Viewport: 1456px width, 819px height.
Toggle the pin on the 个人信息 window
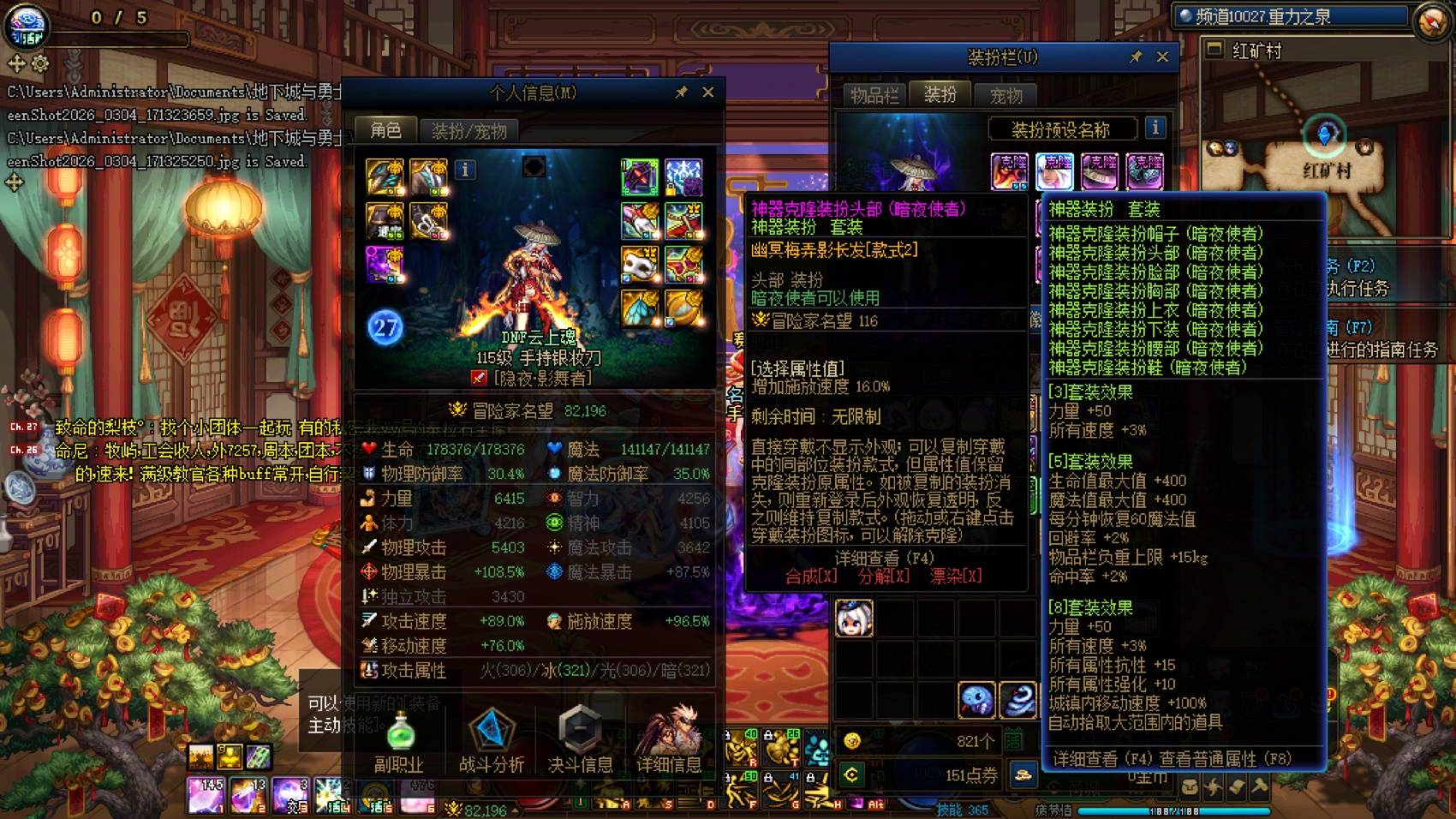point(683,92)
